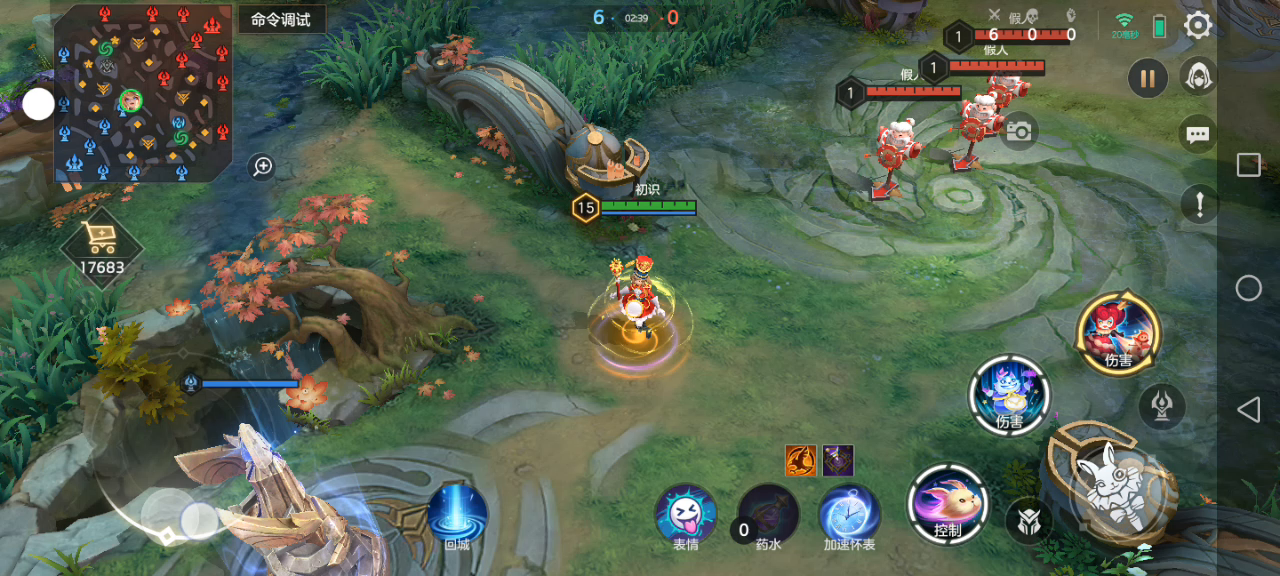The height and width of the screenshot is (576, 1280).
Task: Cast the red-haired hero 伤害 skill
Action: click(1118, 333)
